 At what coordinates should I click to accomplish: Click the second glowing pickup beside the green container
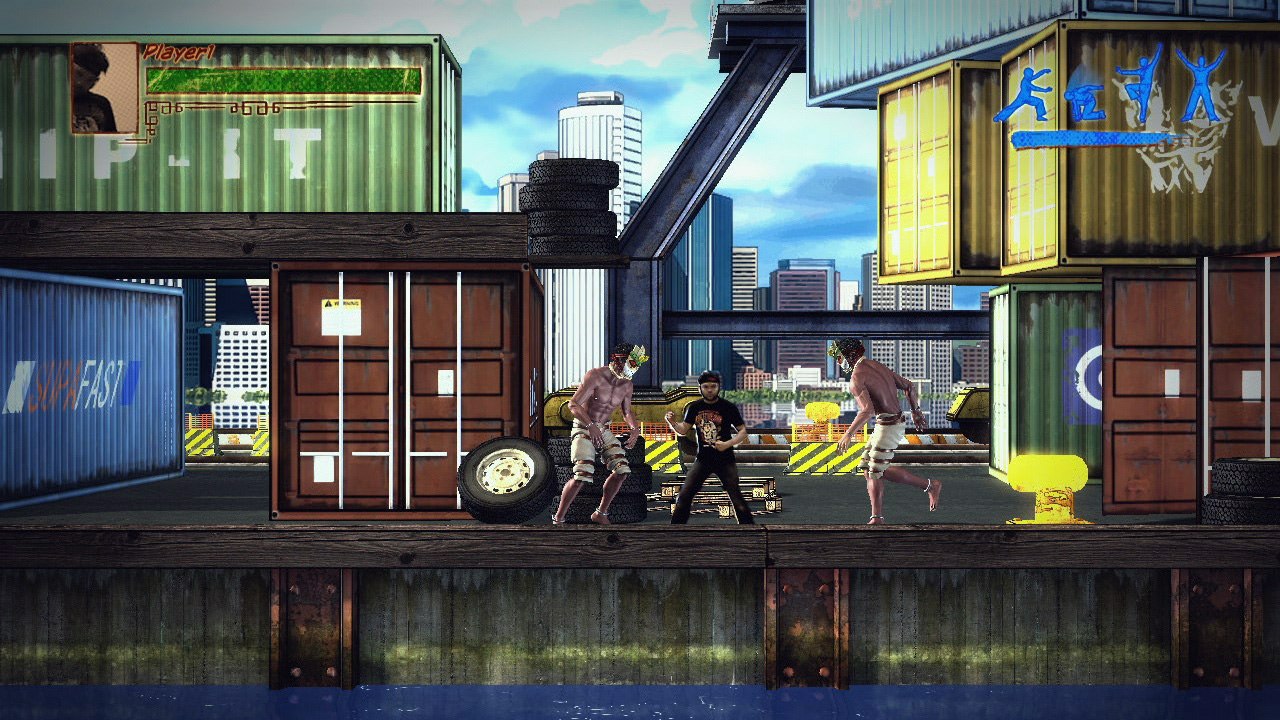pyautogui.click(x=1048, y=480)
